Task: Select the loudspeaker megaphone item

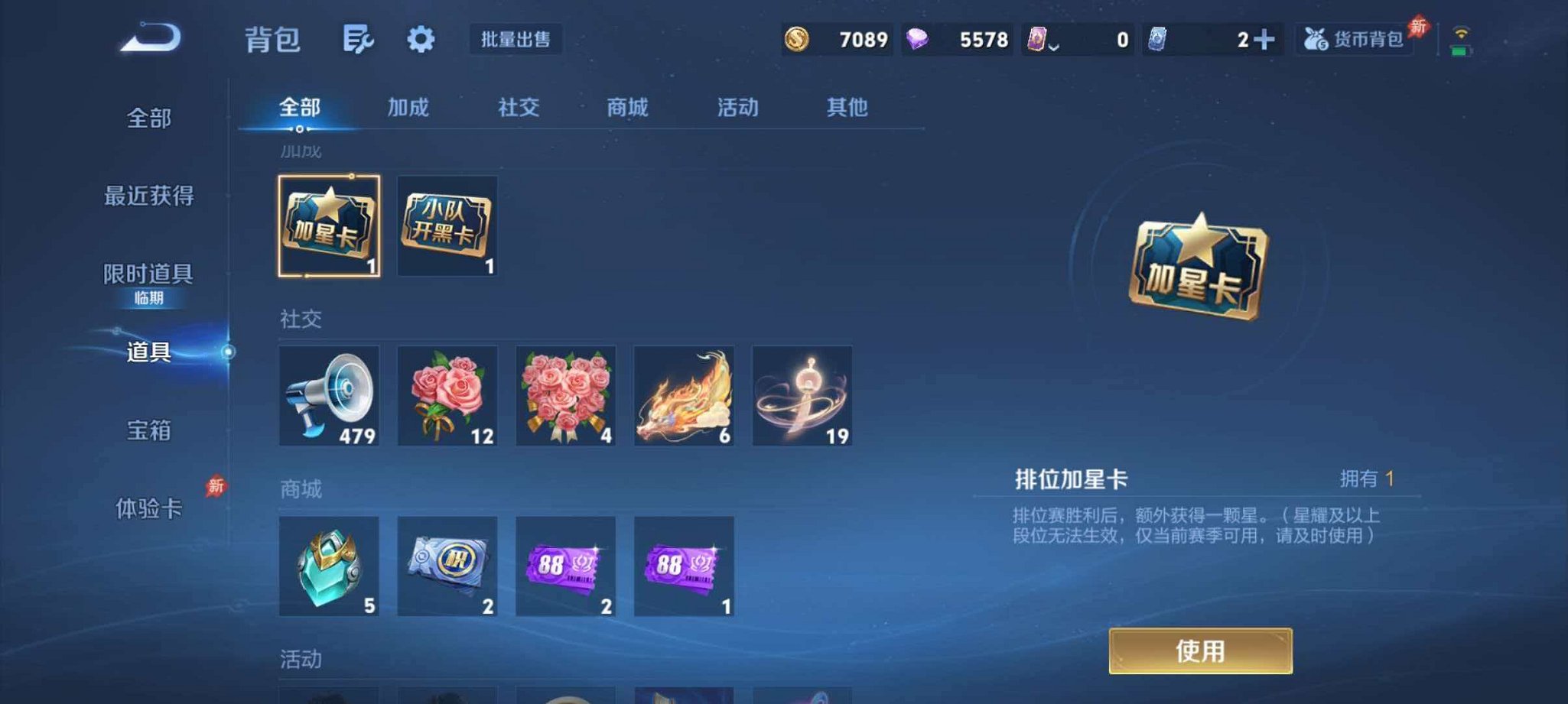Action: [329, 395]
